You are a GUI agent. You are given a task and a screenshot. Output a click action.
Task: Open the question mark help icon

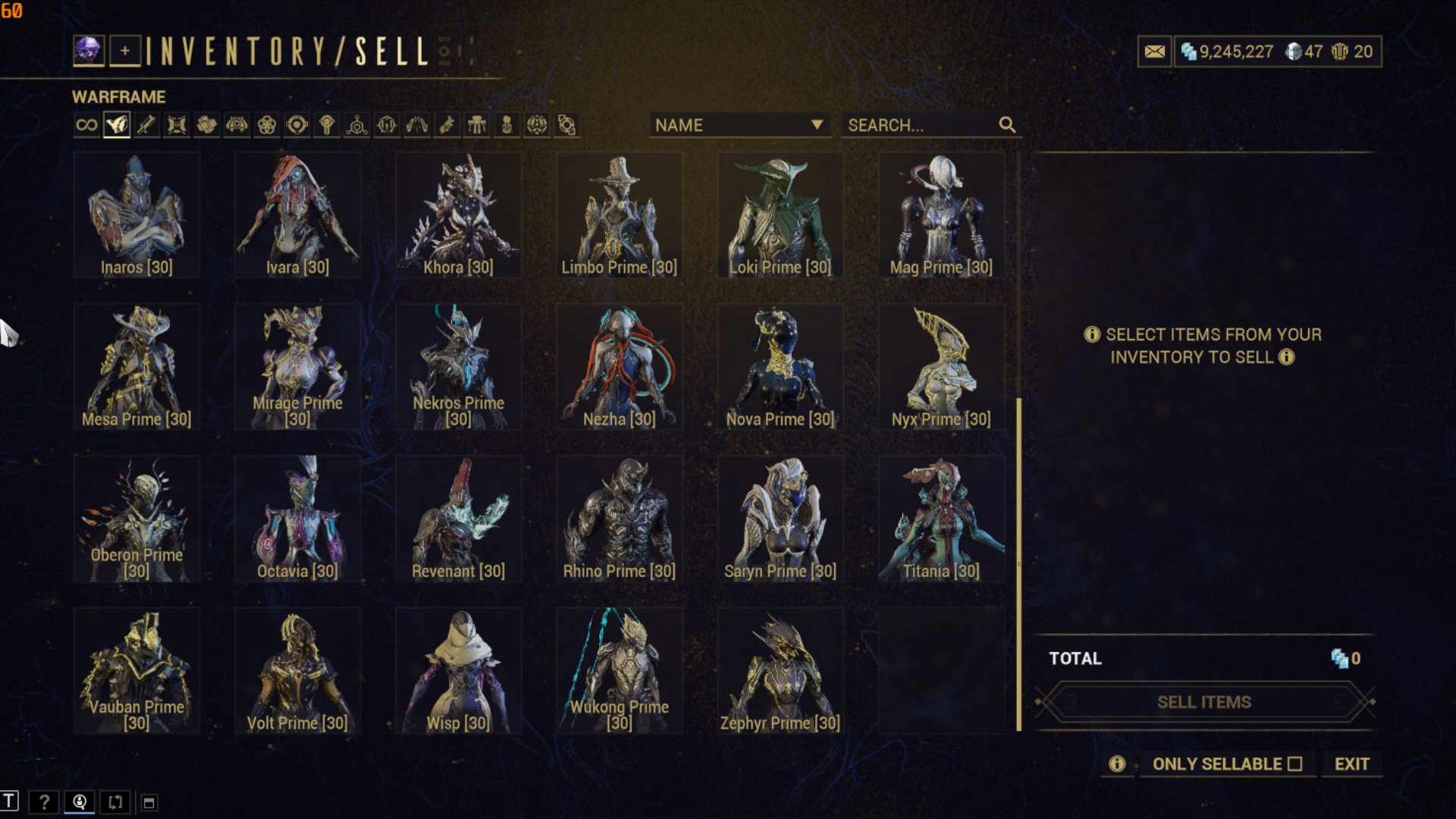click(45, 802)
